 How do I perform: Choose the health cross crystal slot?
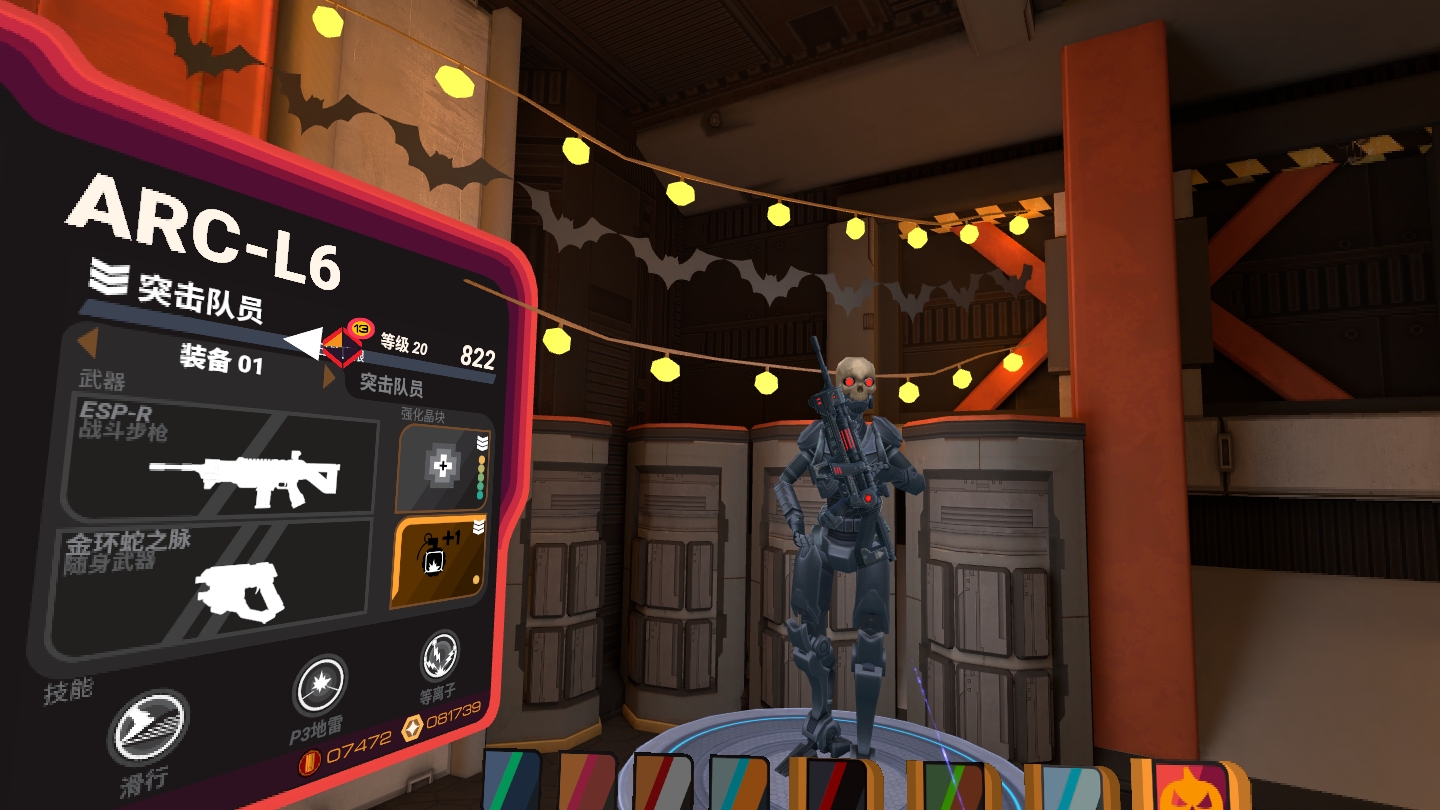(442, 467)
